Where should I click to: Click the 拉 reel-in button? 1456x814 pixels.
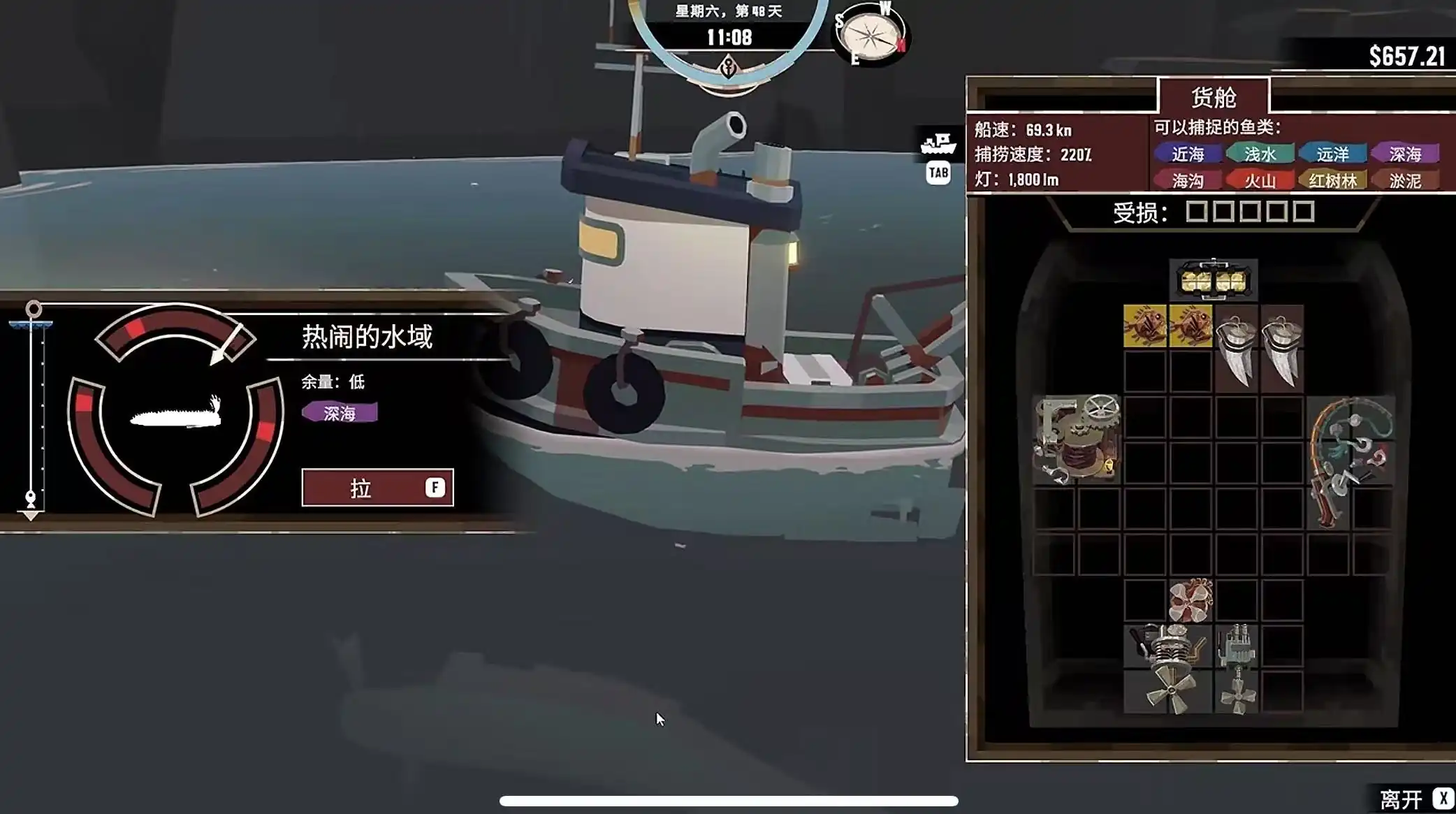[377, 488]
